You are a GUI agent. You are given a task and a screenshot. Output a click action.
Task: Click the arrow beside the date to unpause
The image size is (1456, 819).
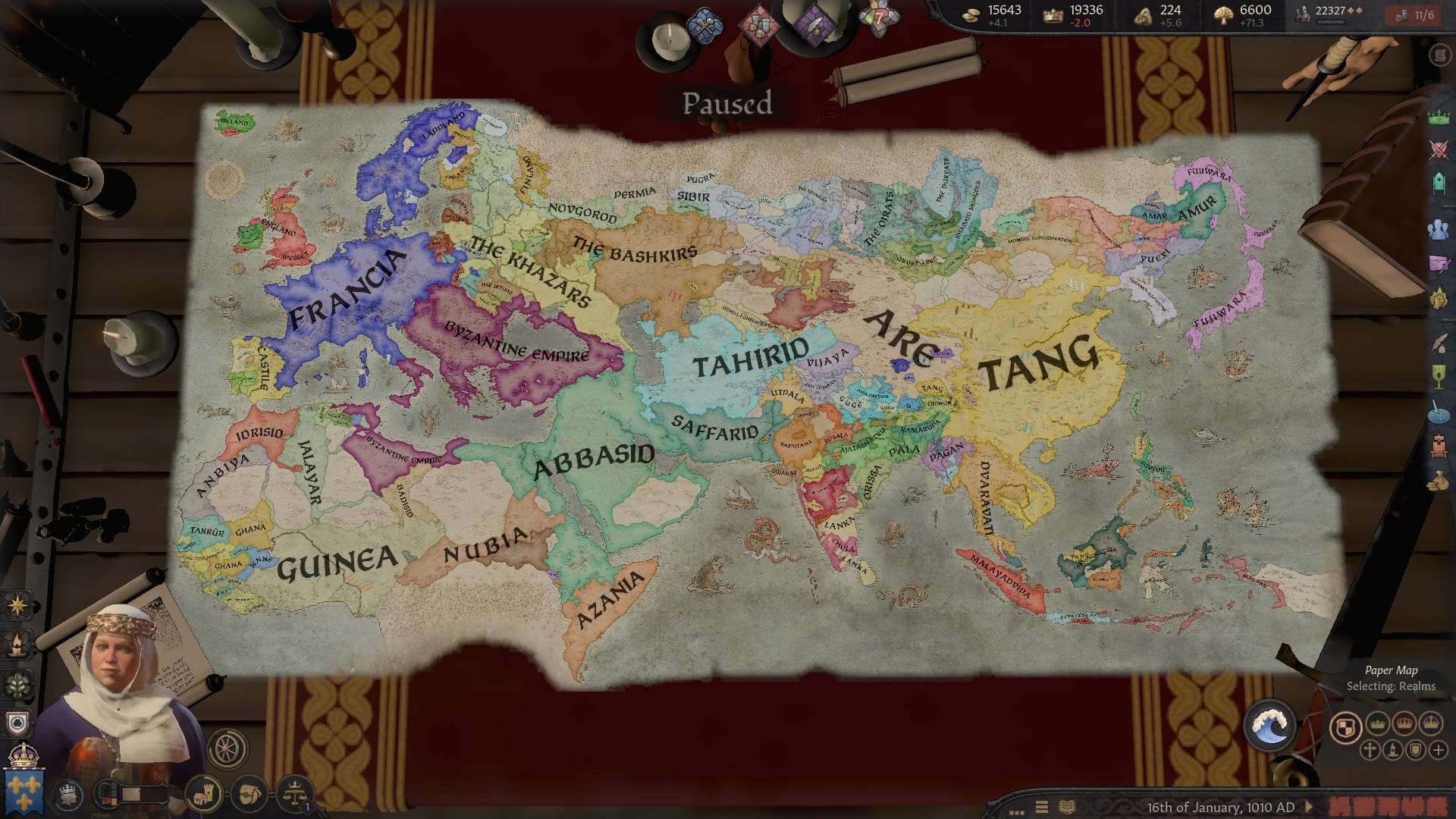[1308, 807]
